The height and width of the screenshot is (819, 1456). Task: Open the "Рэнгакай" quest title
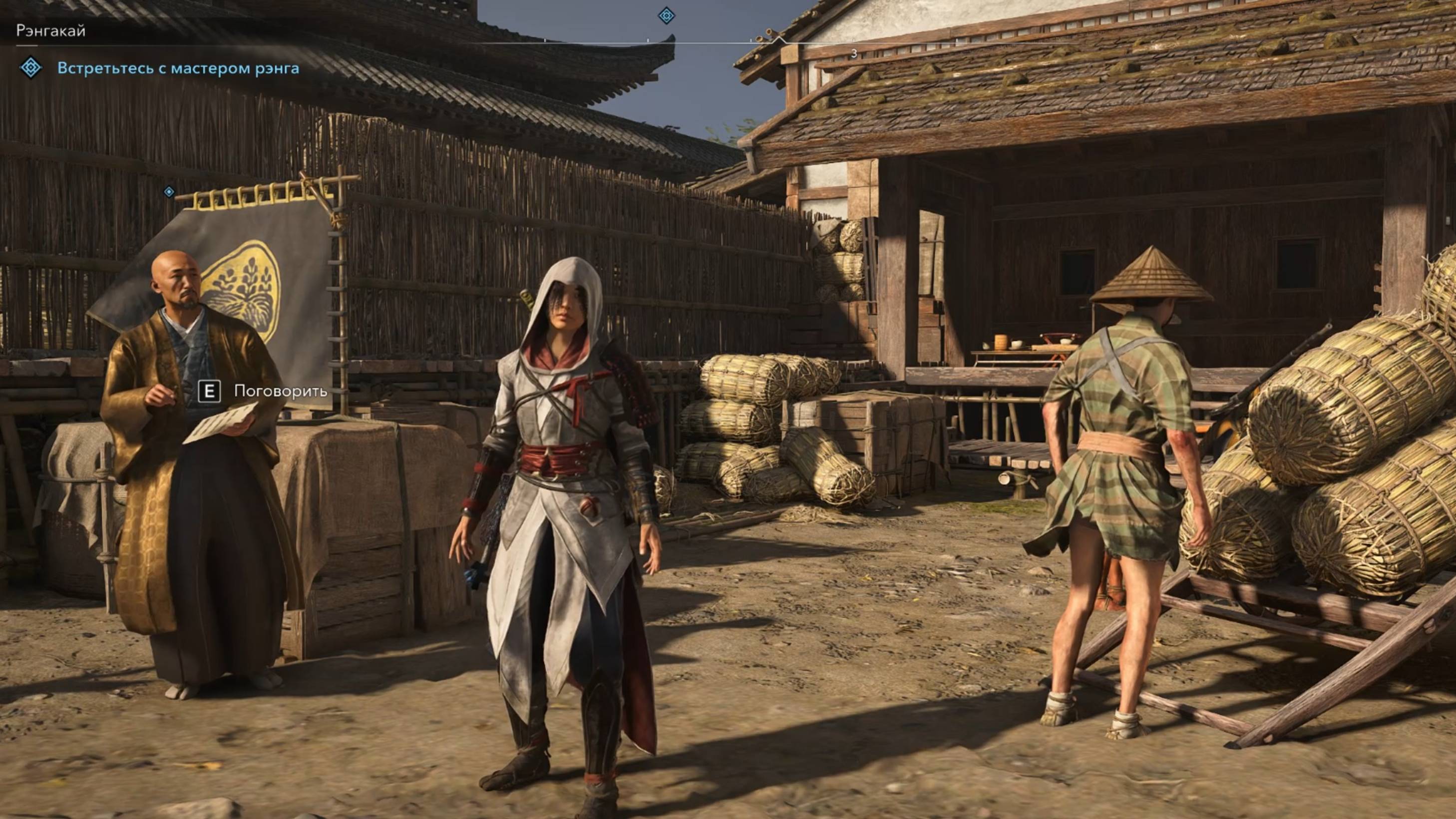[51, 30]
